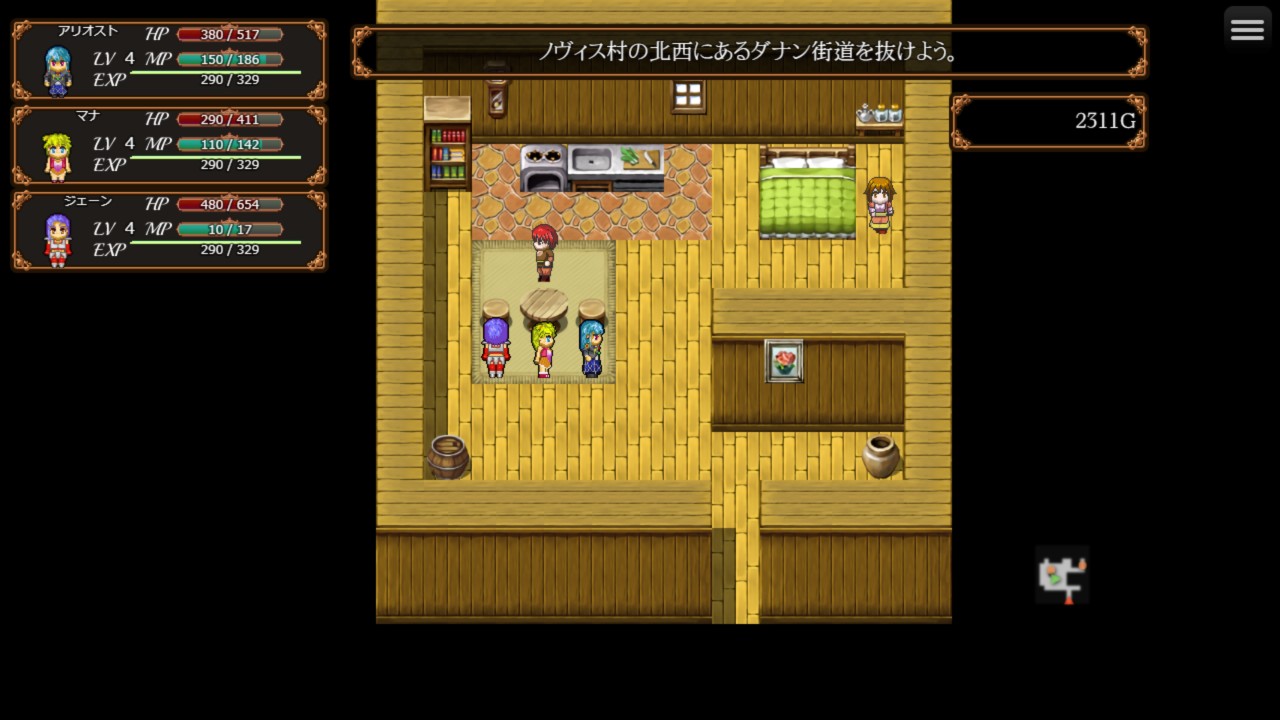Expand the 2311G gold display panel
This screenshot has width=1280, height=720.
[x=1047, y=121]
